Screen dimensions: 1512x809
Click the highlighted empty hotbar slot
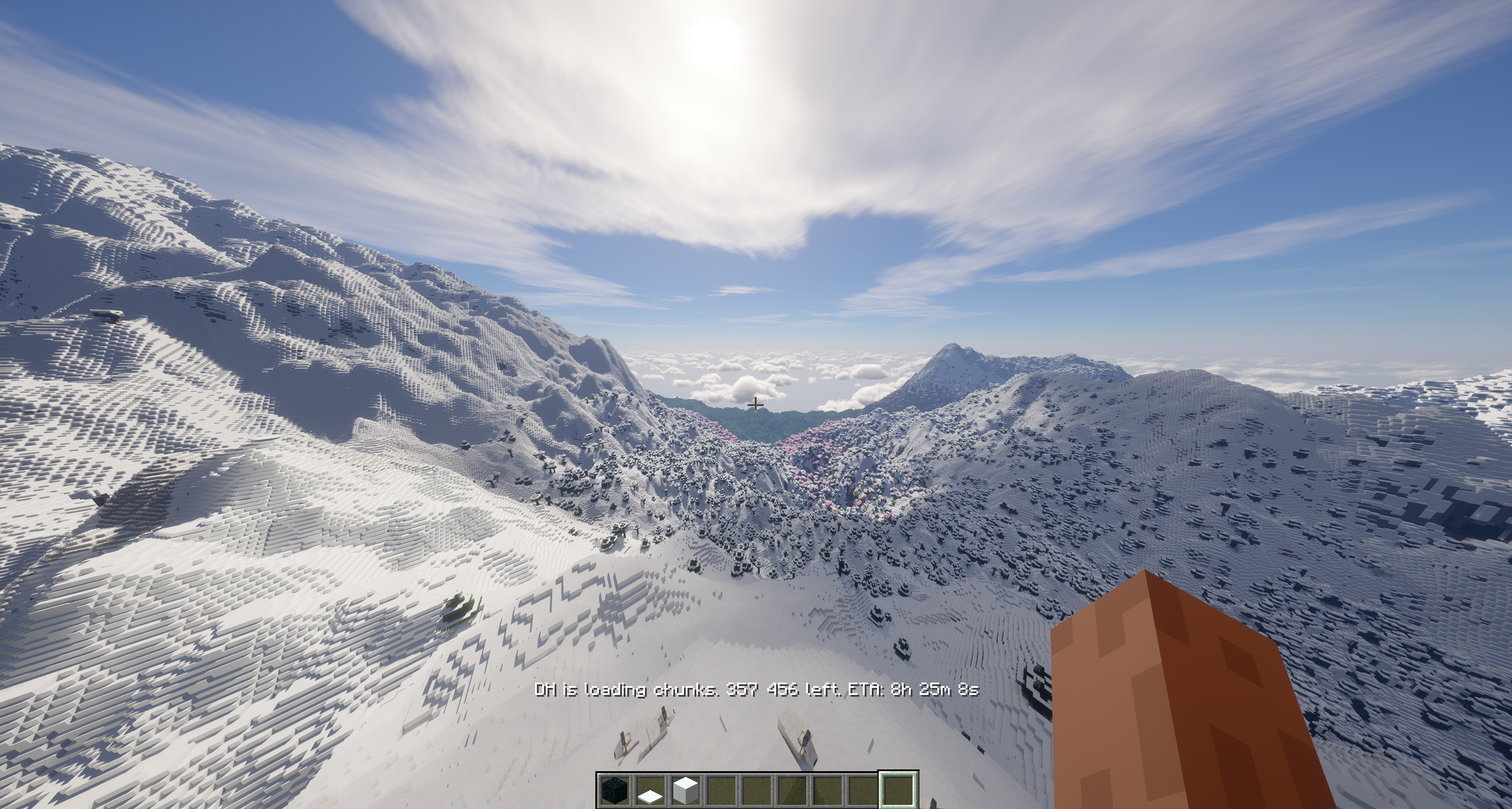[898, 790]
